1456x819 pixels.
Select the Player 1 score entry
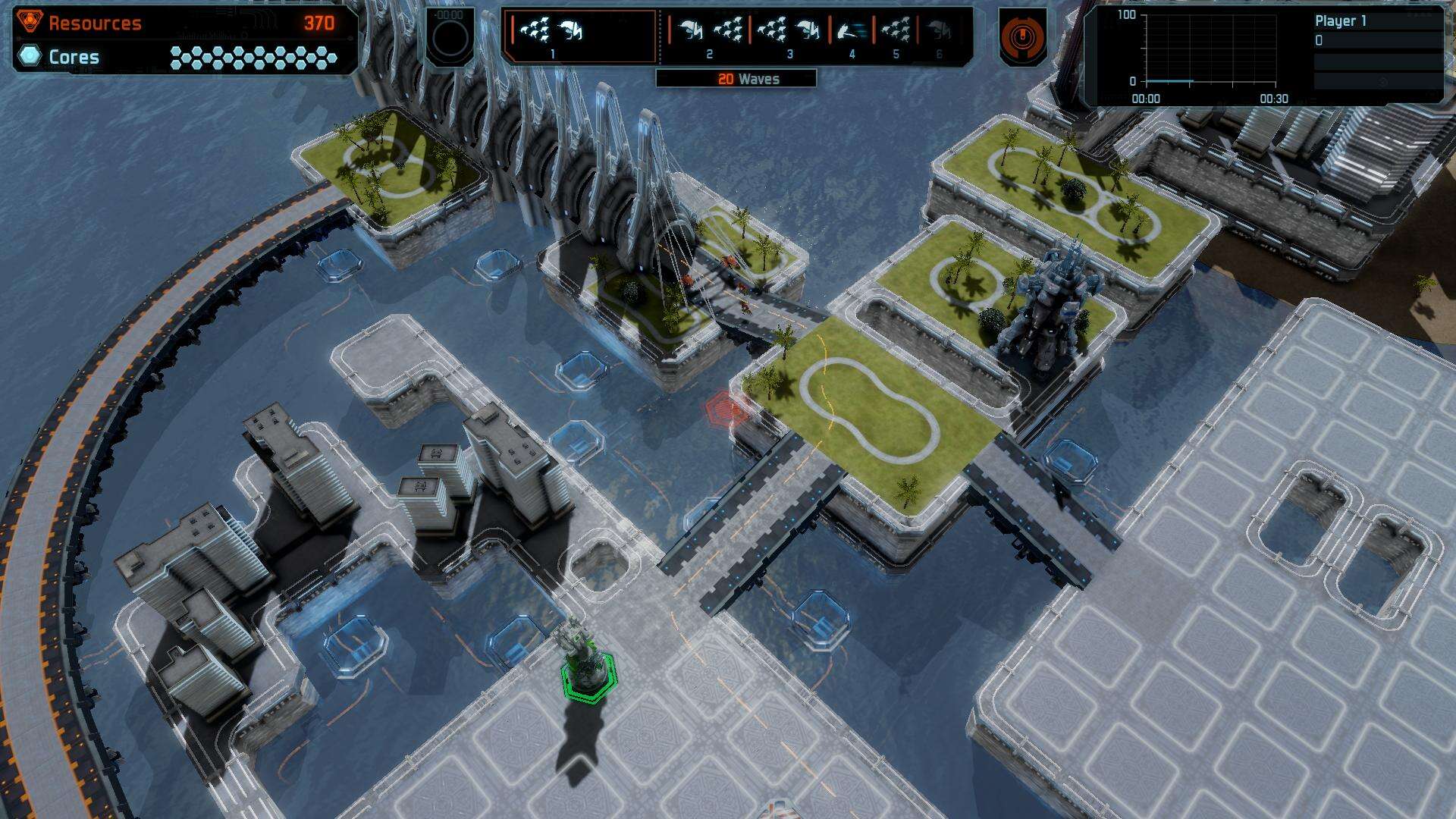click(x=1340, y=21)
